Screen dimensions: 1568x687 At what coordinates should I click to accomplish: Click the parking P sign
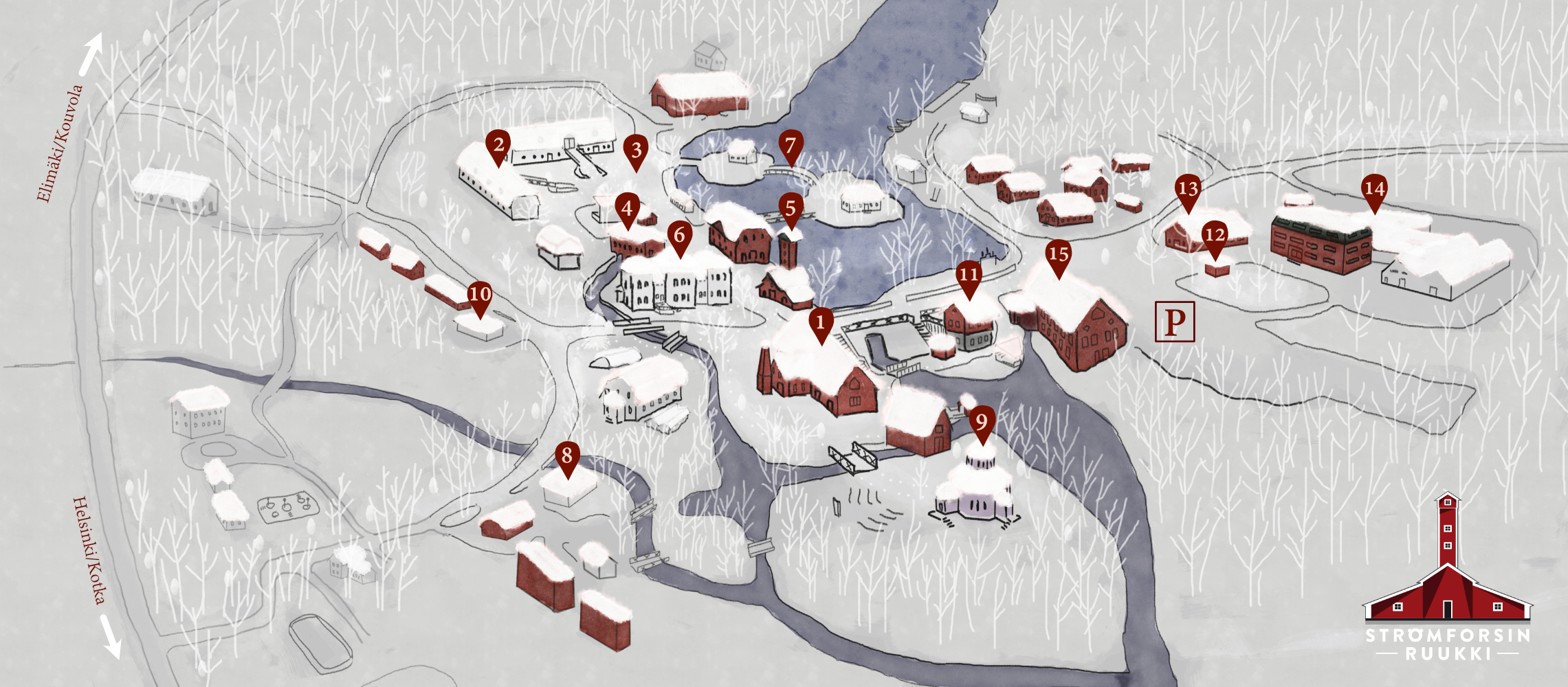click(x=1175, y=321)
